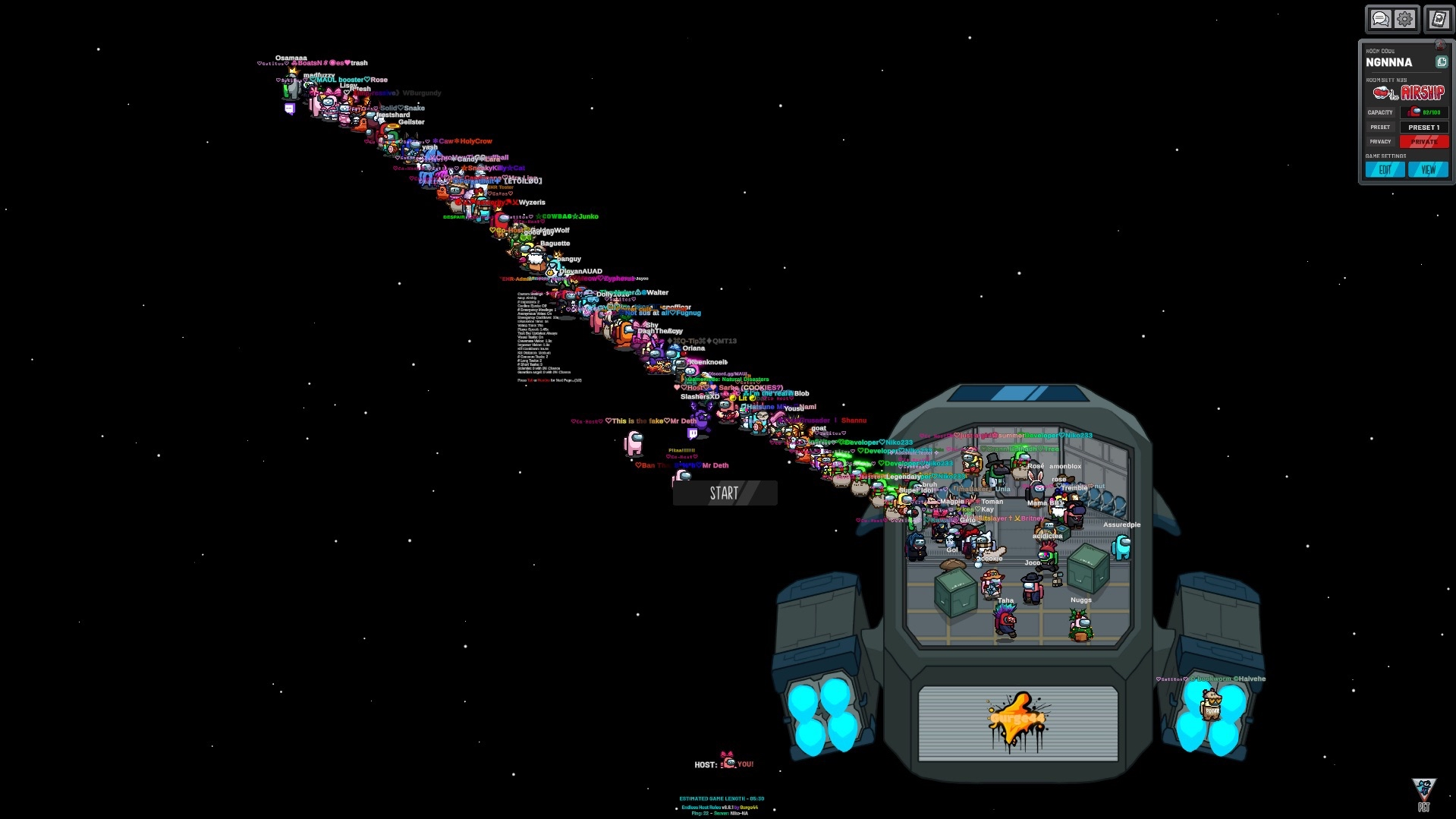
Task: Click EDIT under Game Settings
Action: 1385,169
